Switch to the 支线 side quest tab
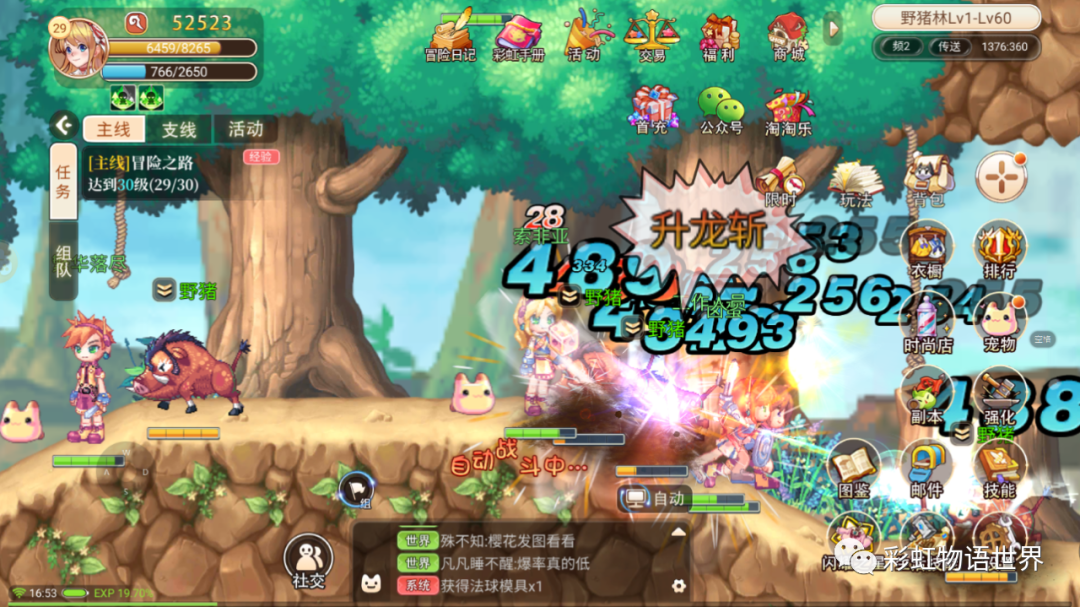The width and height of the screenshot is (1080, 607). coord(179,129)
